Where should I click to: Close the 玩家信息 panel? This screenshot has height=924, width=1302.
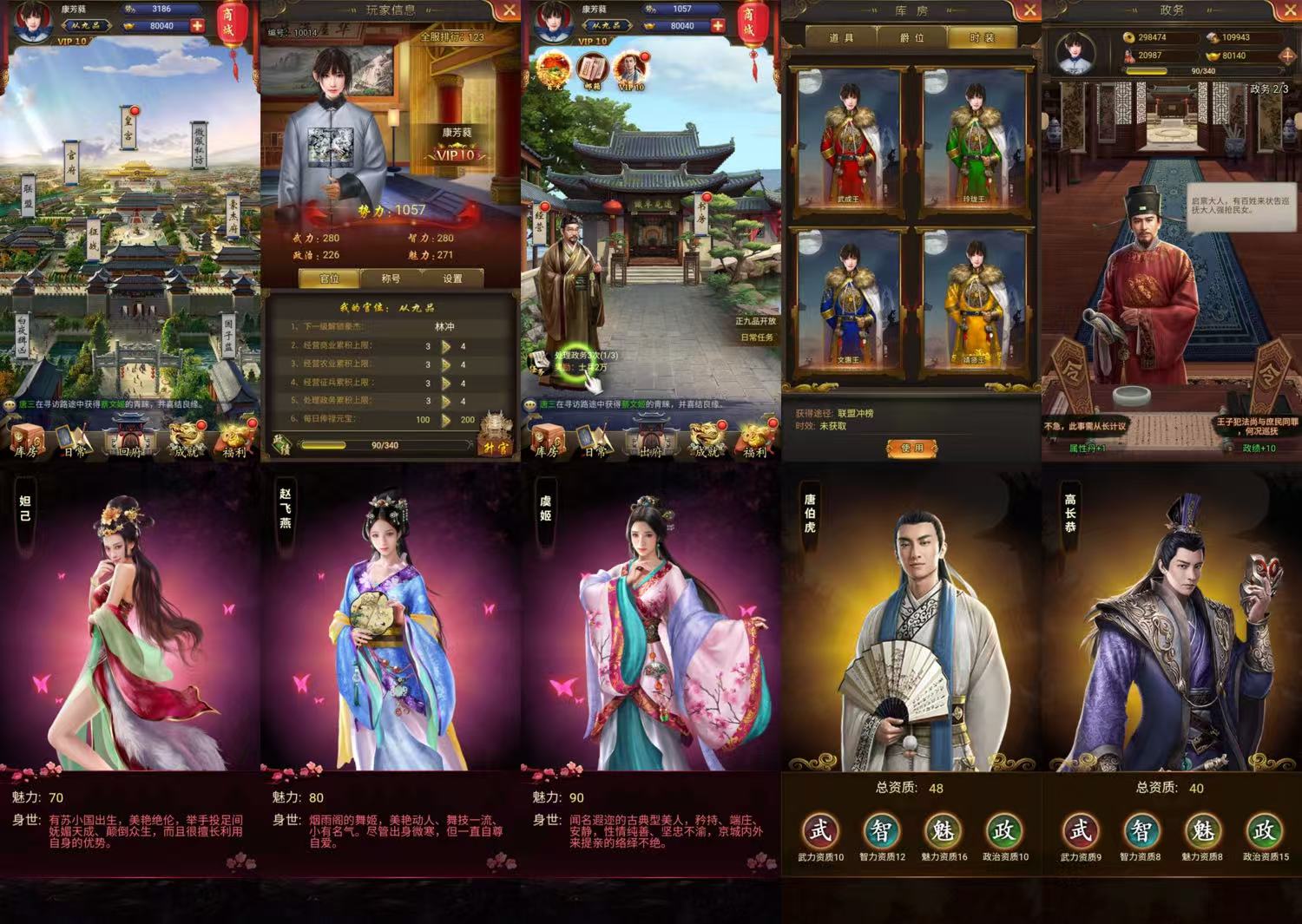pos(509,10)
